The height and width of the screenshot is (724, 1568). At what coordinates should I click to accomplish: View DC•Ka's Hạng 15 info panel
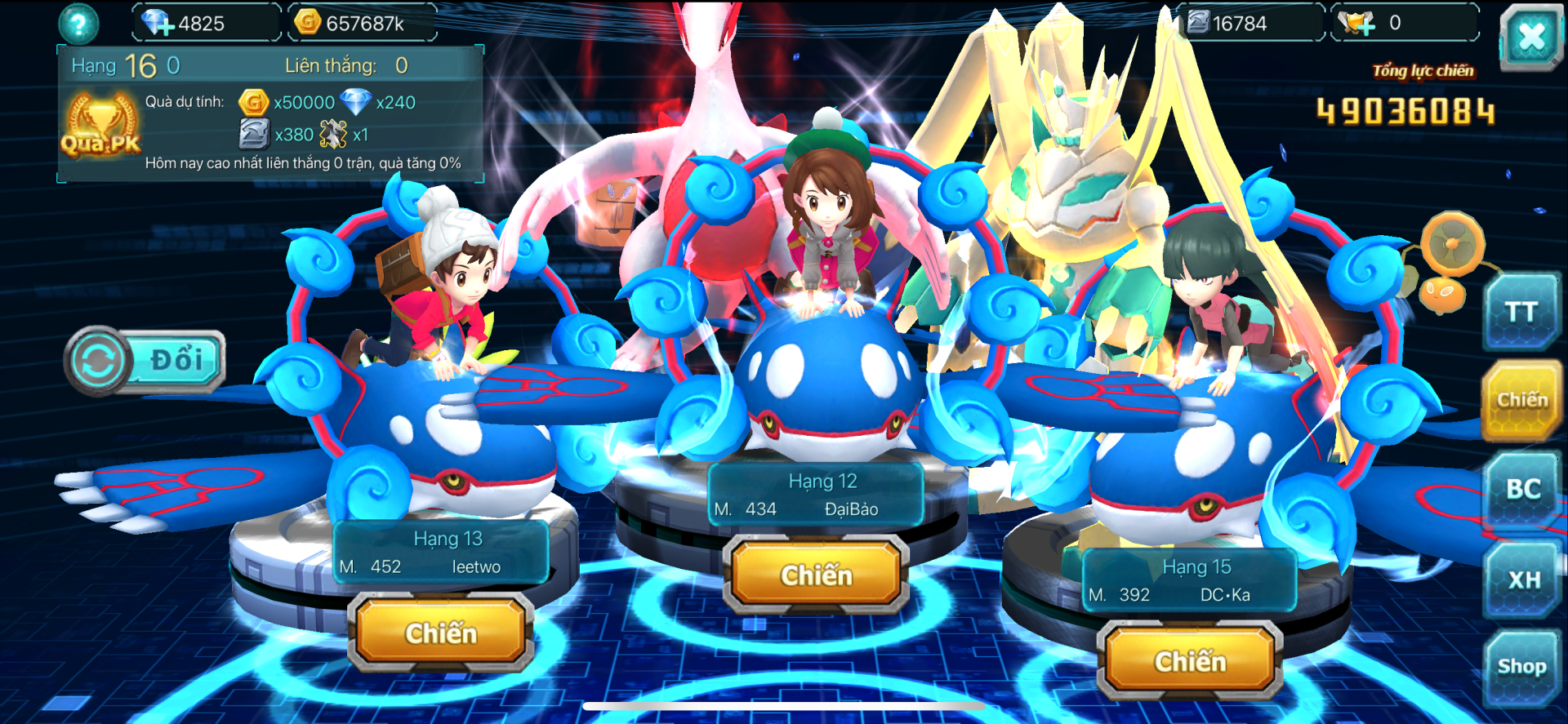click(1190, 580)
